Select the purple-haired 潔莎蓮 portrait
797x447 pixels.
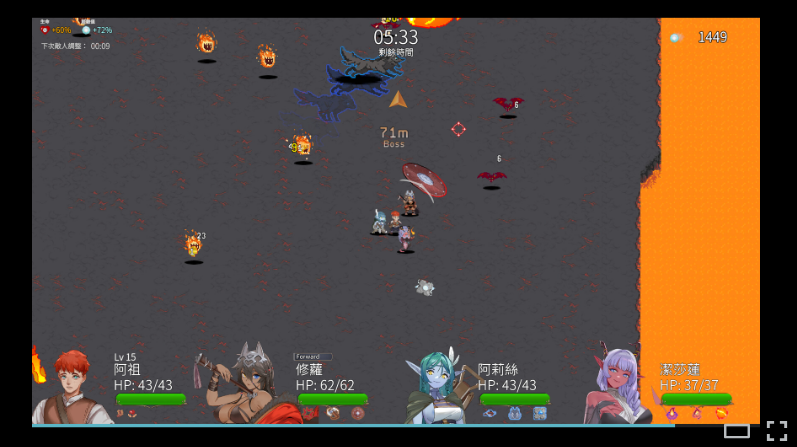618,386
